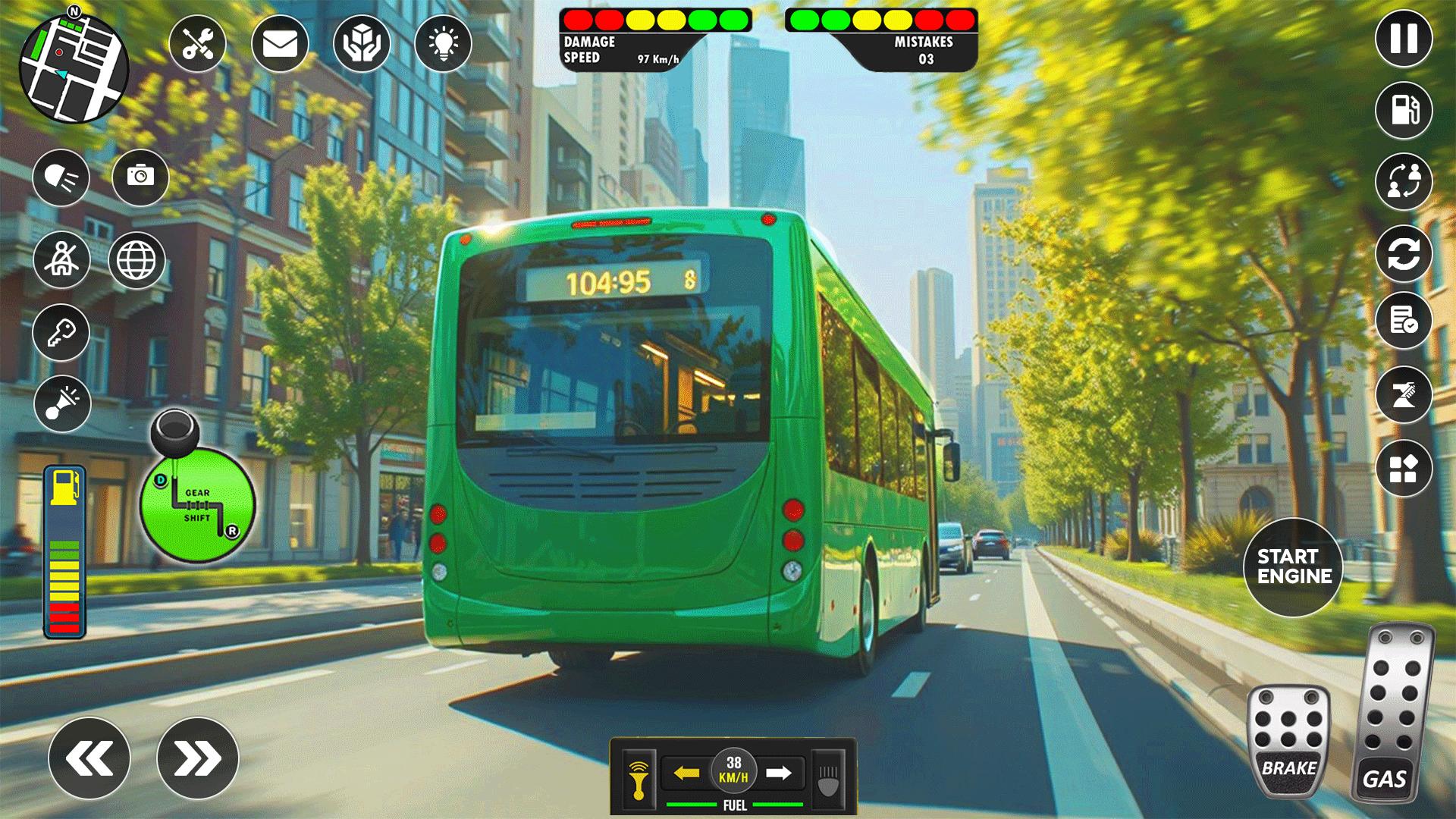Step on the GAS pedal

1391,713
